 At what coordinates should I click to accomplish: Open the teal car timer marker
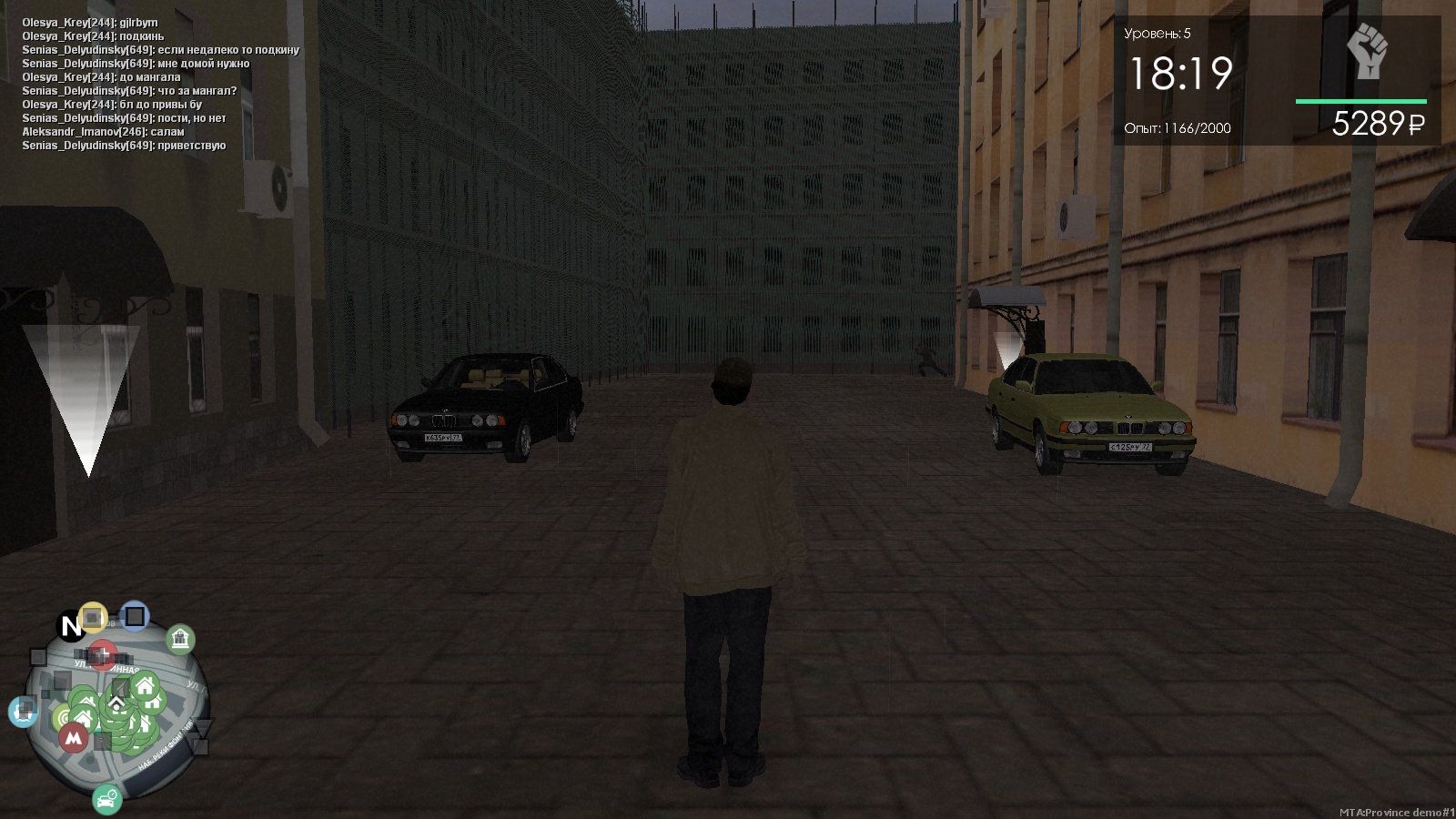(x=106, y=799)
